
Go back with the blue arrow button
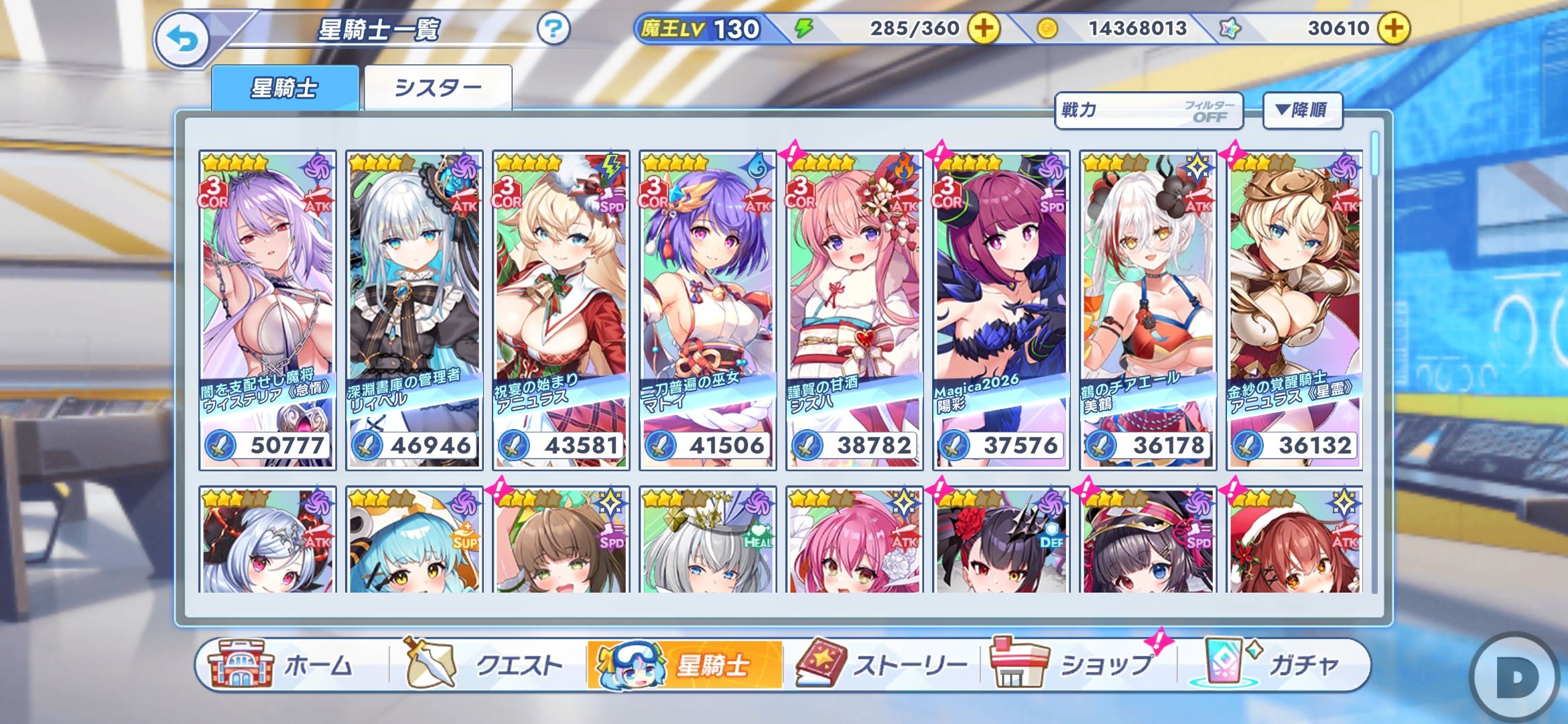coord(182,40)
